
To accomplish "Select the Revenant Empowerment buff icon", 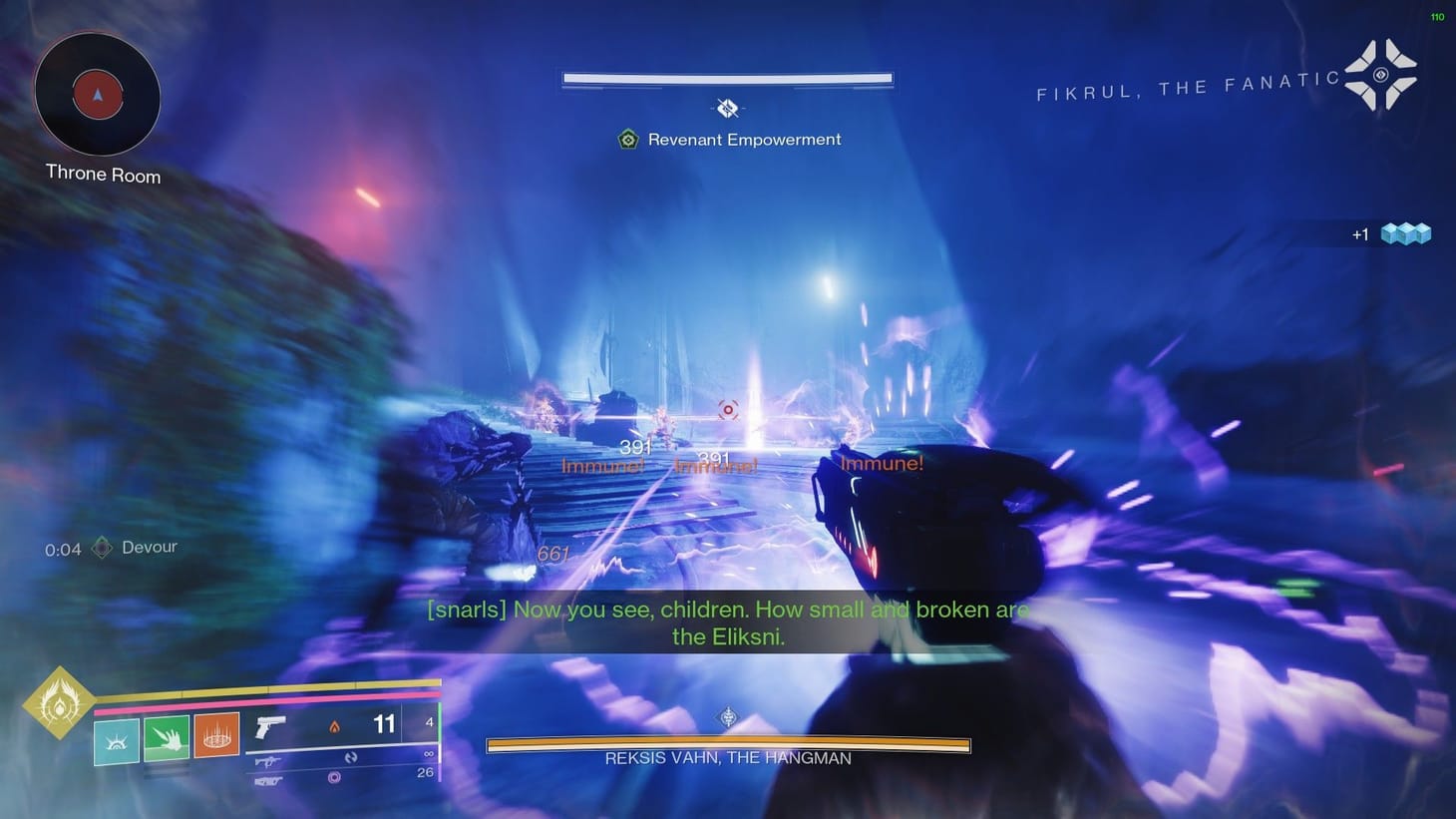I will [627, 140].
